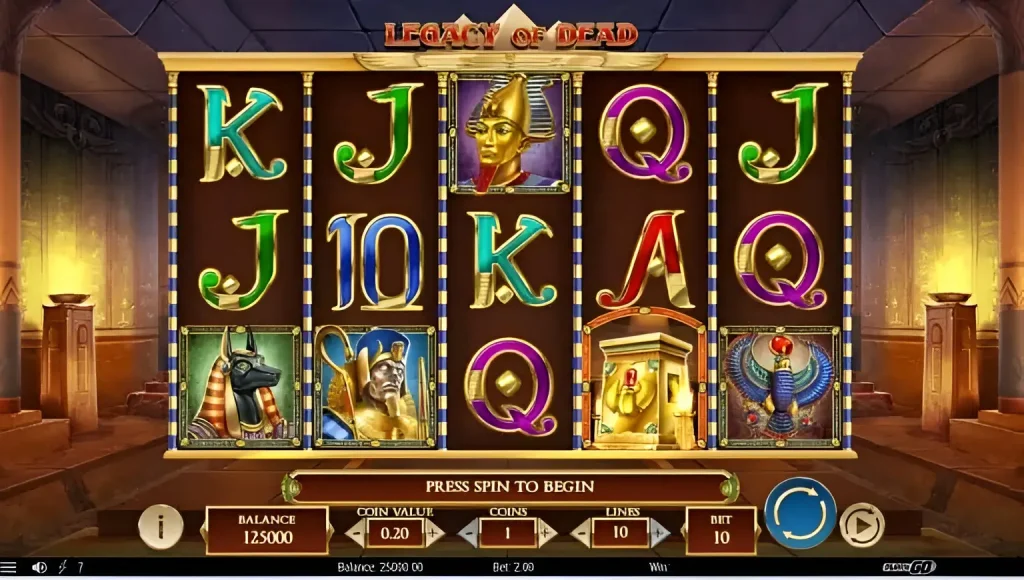Spin the reels with the blue spin button
The height and width of the screenshot is (580, 1024).
[x=800, y=513]
